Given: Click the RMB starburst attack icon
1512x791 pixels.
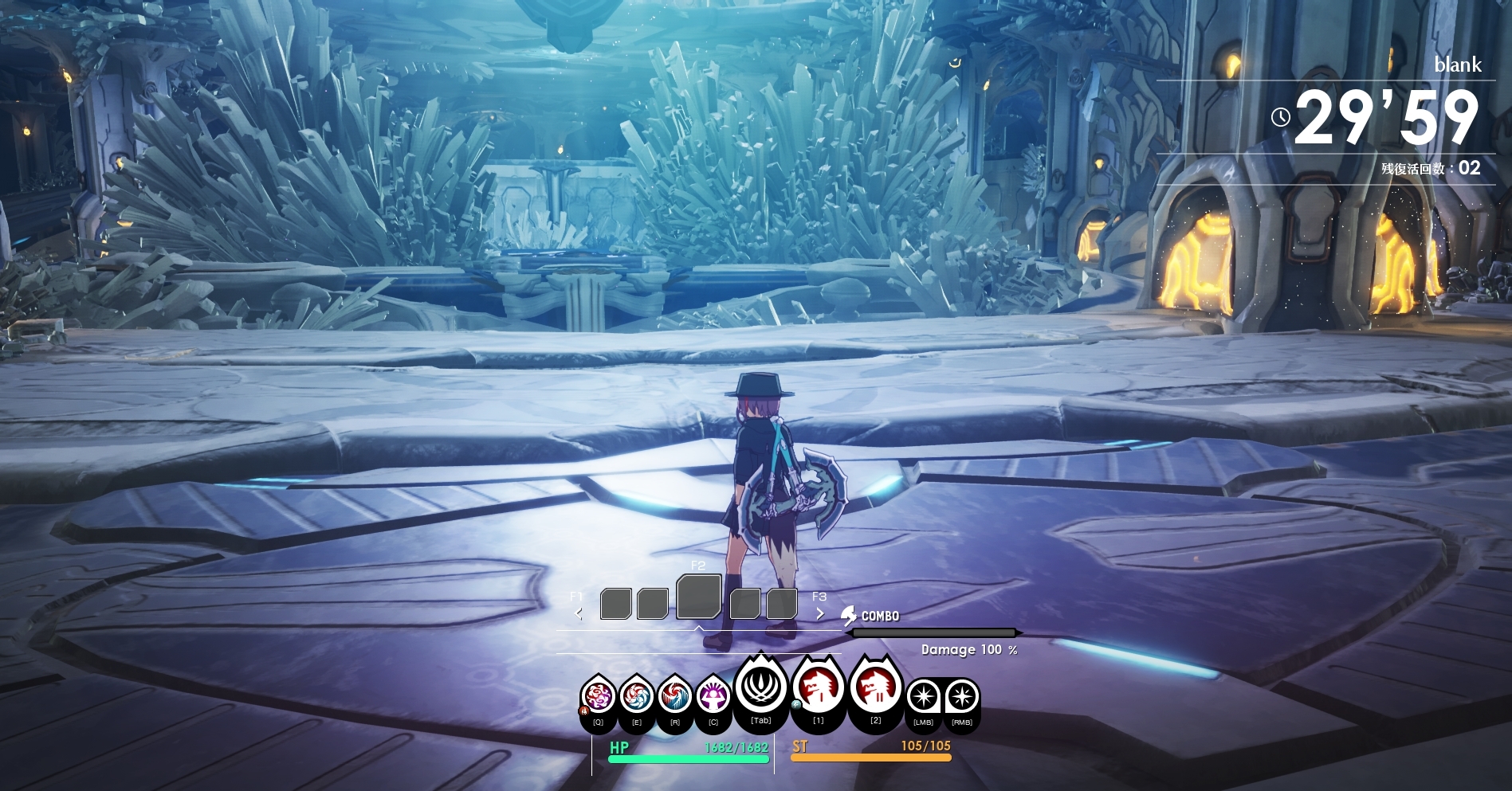Looking at the screenshot, I should (962, 697).
